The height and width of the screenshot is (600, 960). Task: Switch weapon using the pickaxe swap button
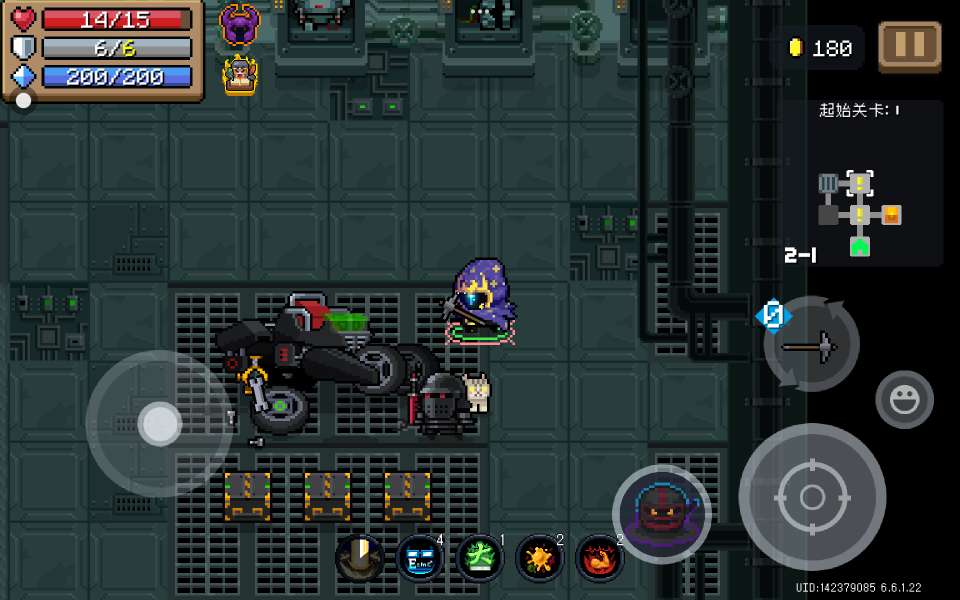click(x=811, y=345)
